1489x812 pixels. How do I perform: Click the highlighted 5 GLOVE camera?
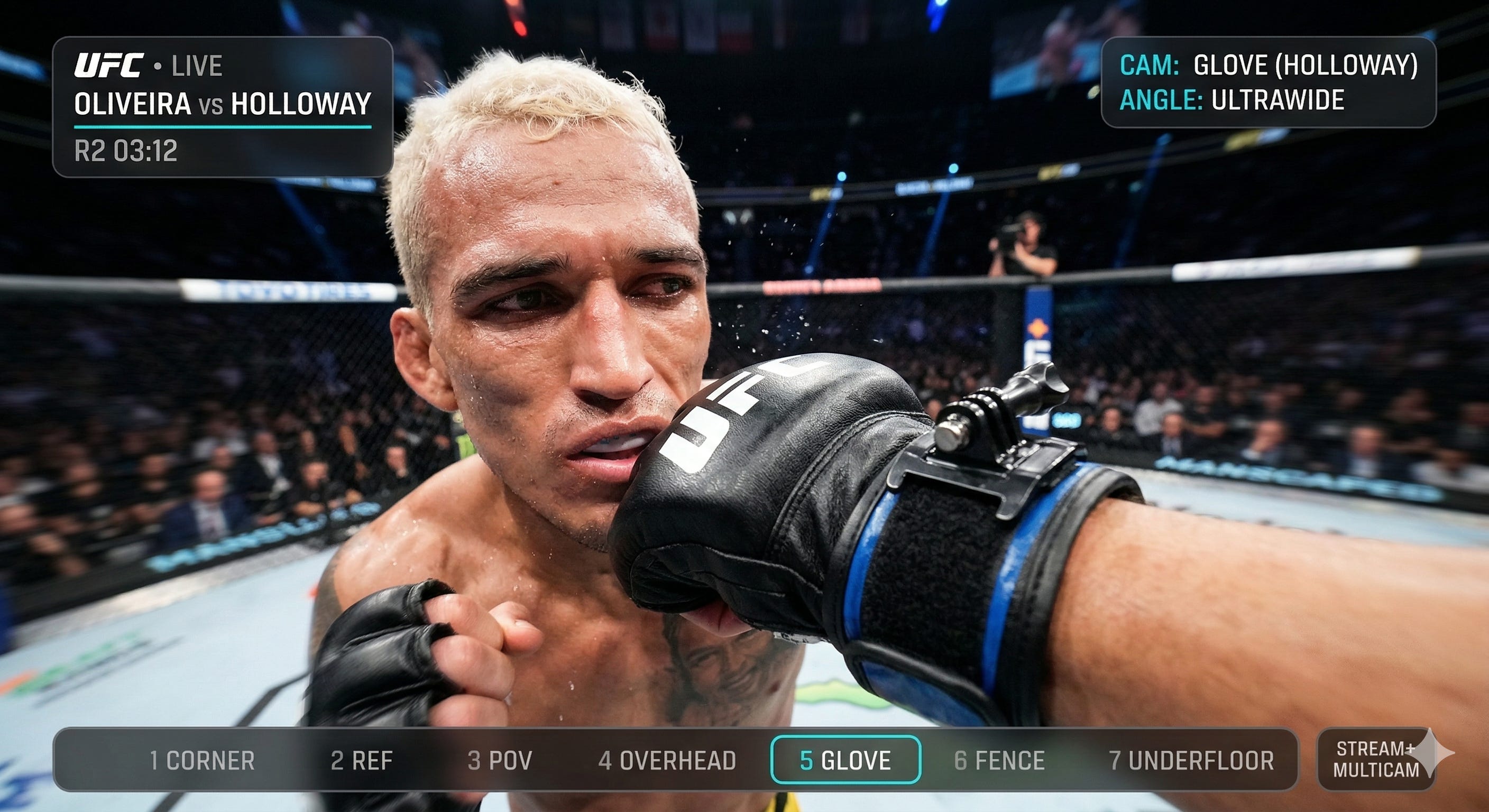coord(845,760)
